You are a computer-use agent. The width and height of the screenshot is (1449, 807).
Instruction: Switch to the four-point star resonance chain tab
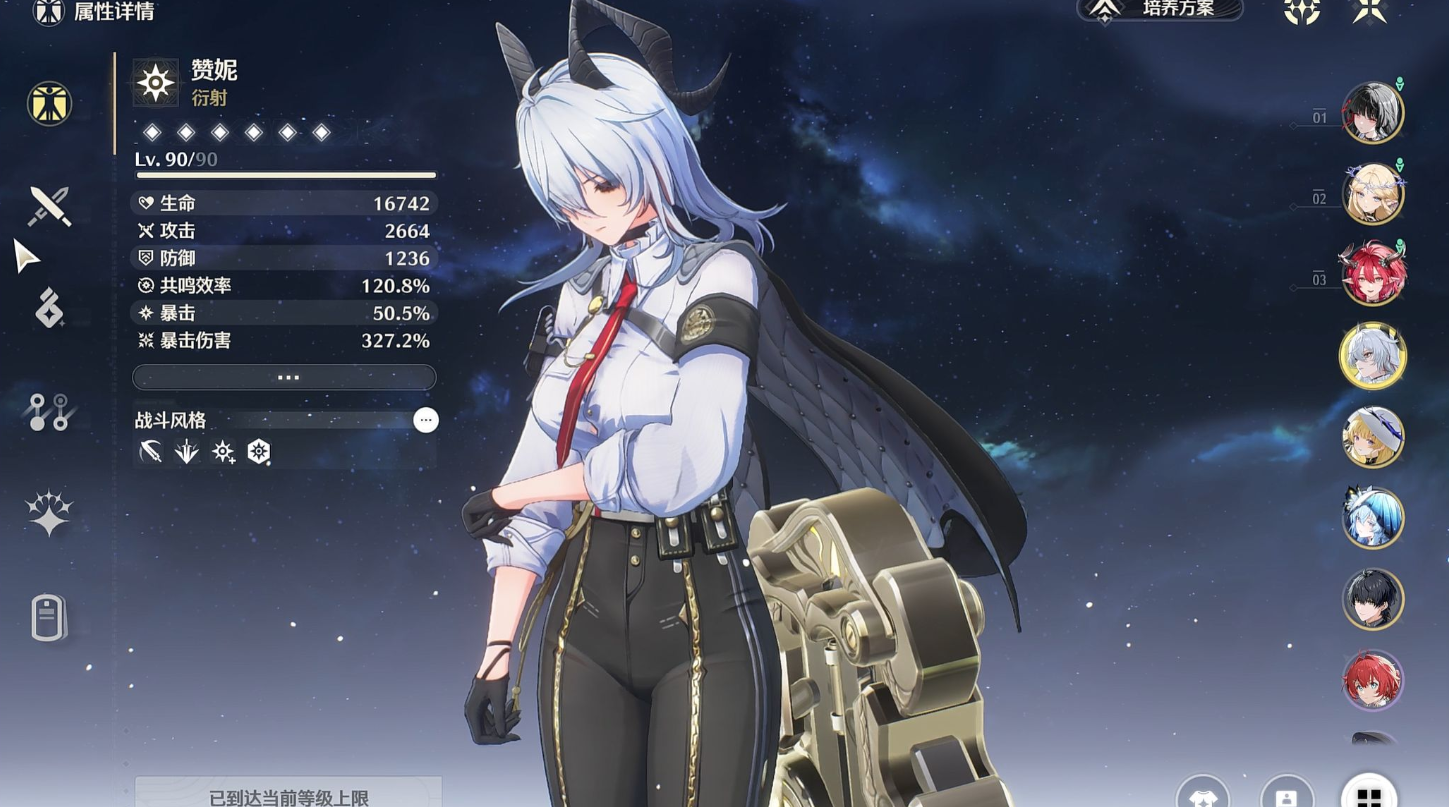point(48,514)
